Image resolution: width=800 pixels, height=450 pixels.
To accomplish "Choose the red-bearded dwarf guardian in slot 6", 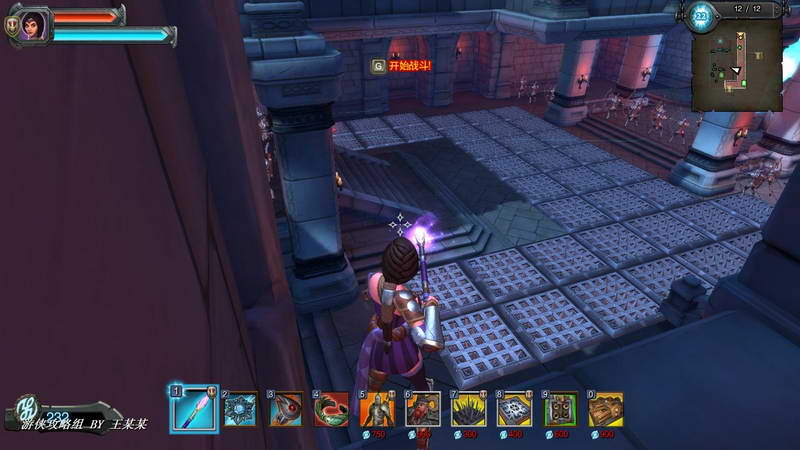I will pyautogui.click(x=423, y=409).
